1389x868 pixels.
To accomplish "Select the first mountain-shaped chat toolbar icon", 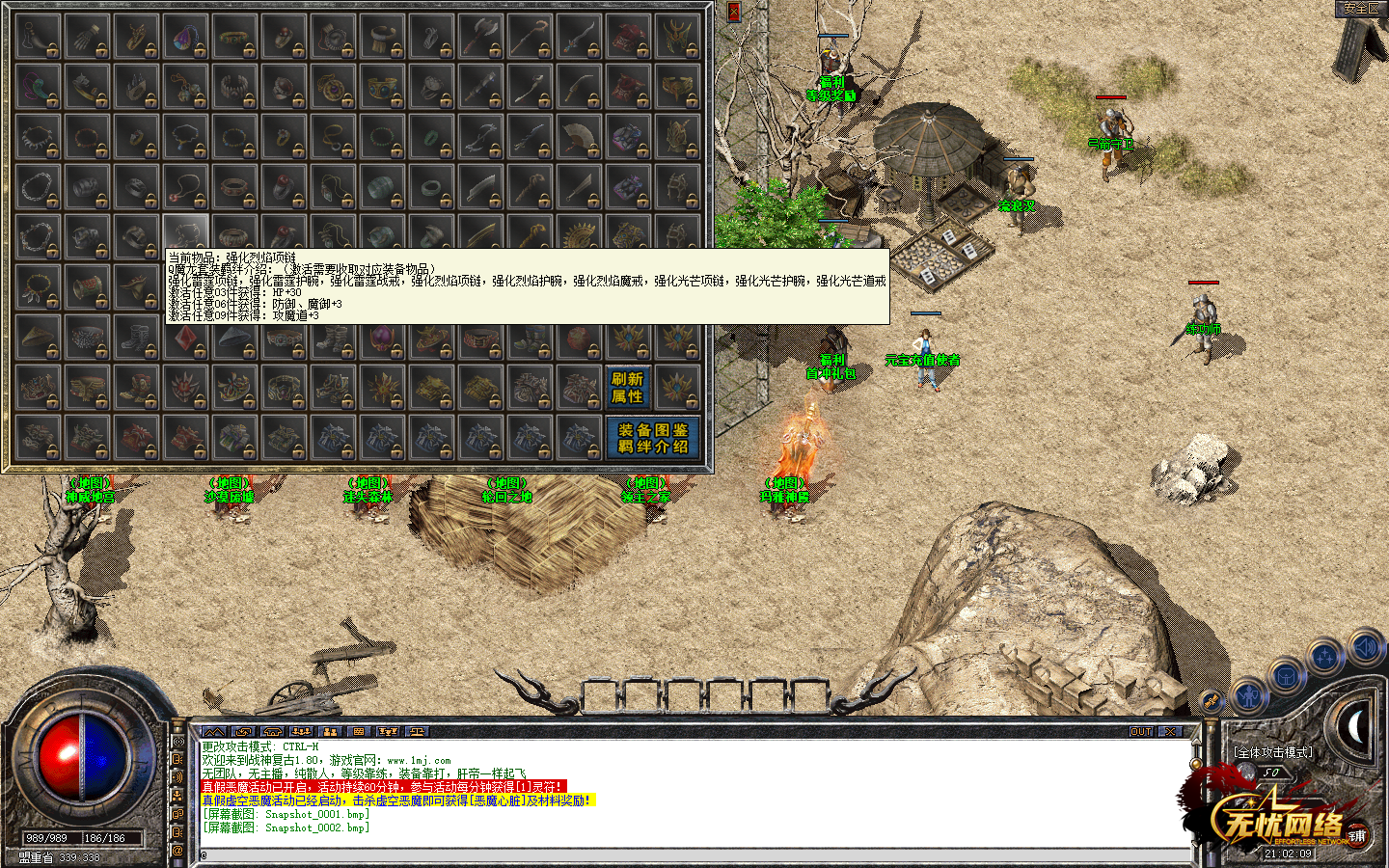I will click(214, 732).
